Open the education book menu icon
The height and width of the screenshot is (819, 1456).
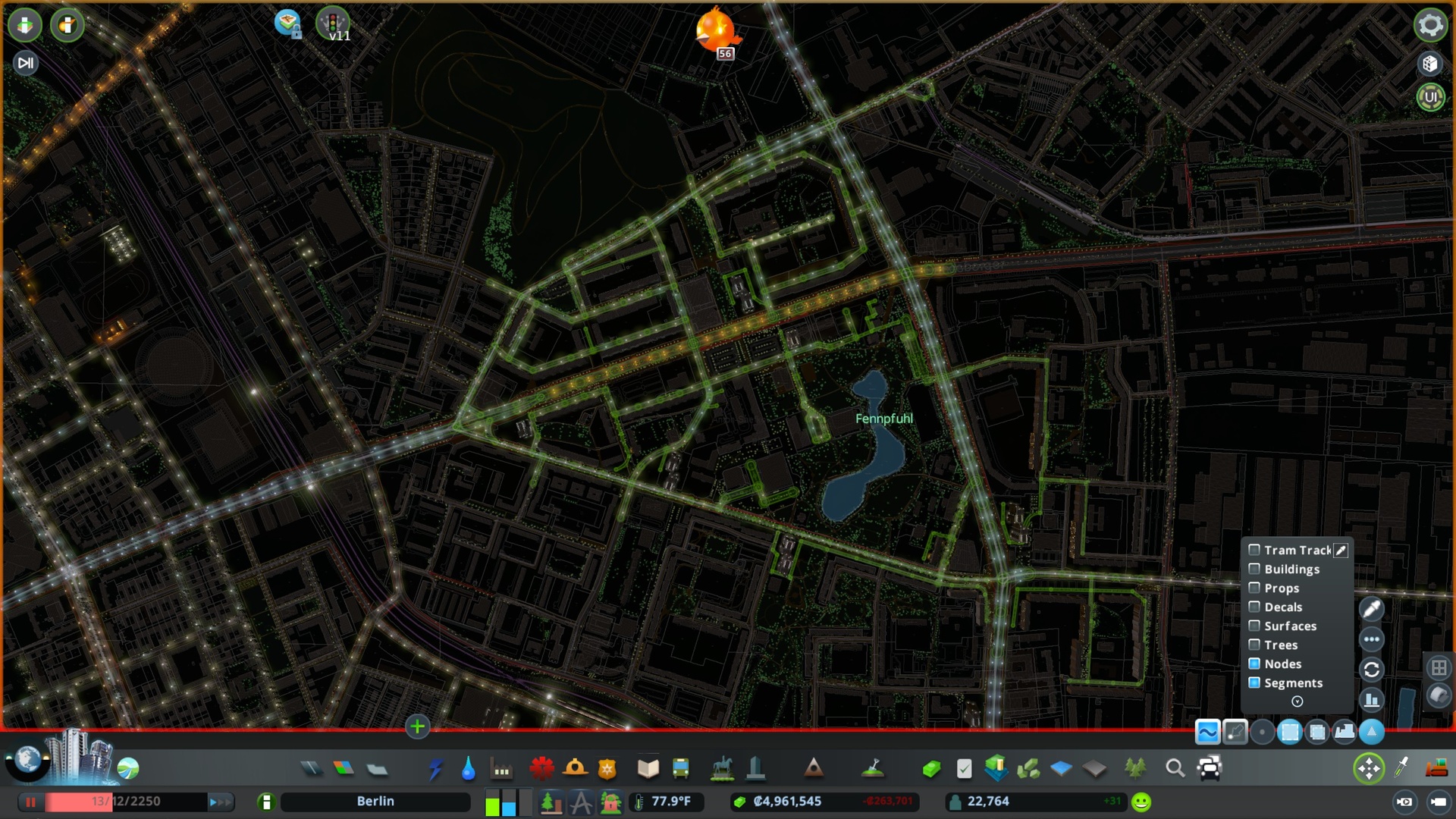coord(647,768)
